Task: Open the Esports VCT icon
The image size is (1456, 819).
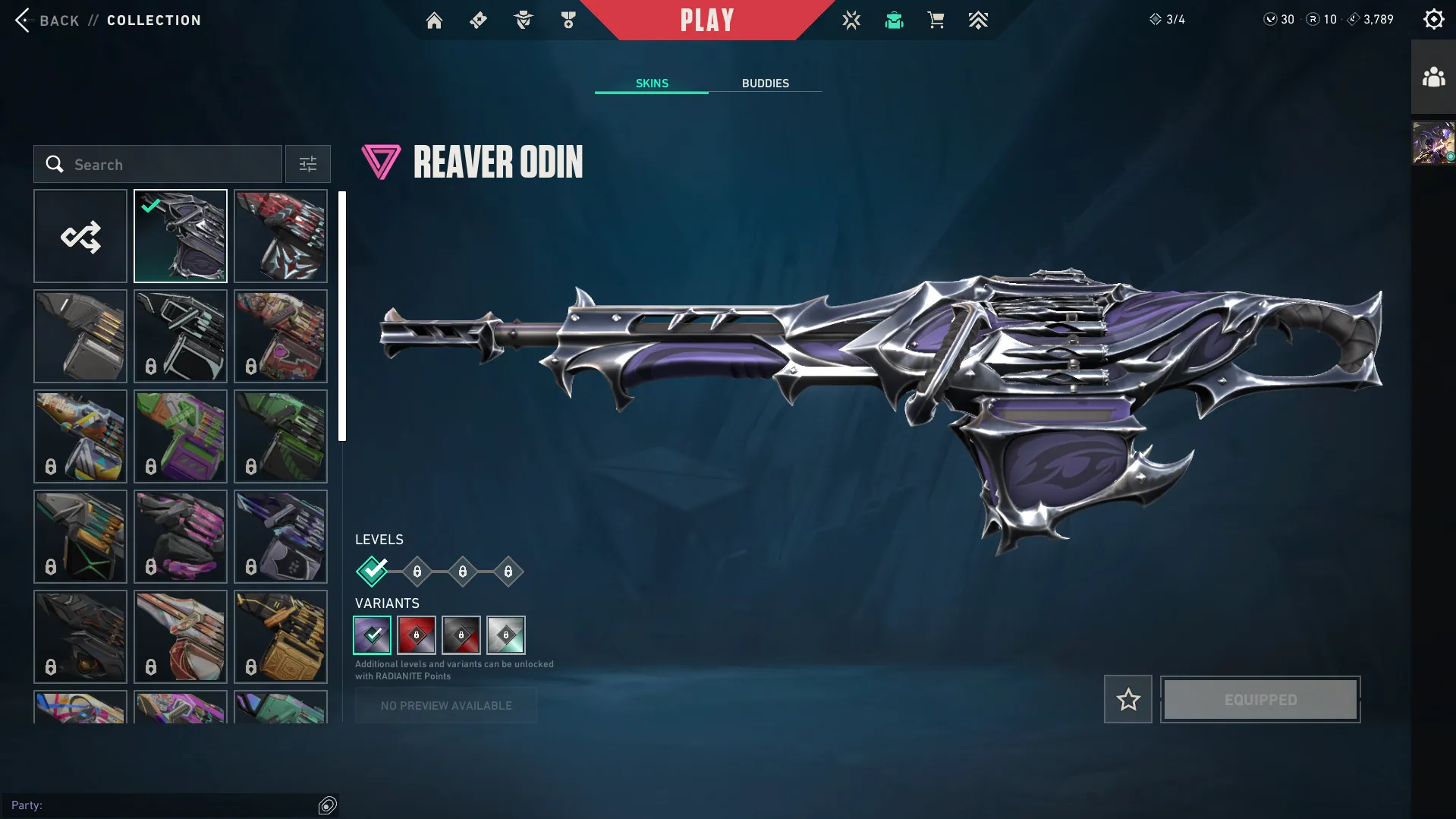Action: coord(851,20)
